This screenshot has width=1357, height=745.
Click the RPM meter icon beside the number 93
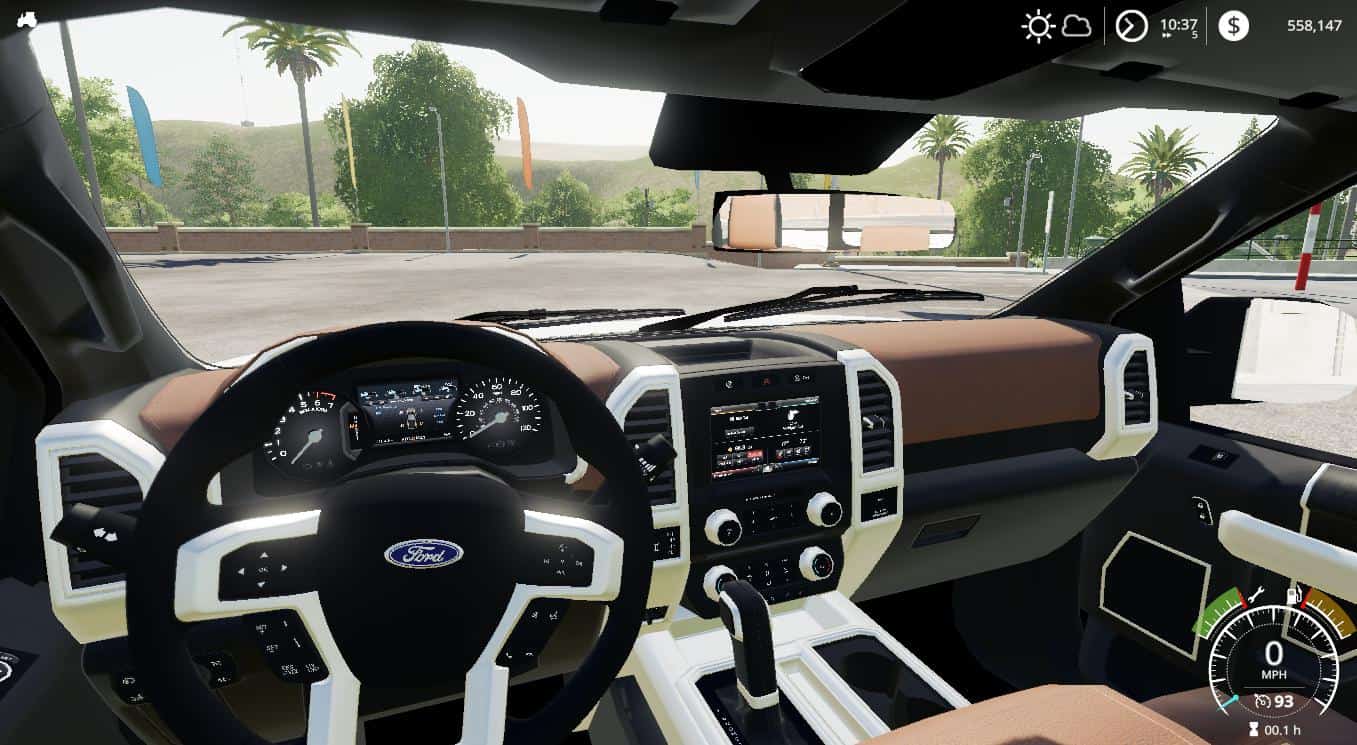tap(1264, 700)
